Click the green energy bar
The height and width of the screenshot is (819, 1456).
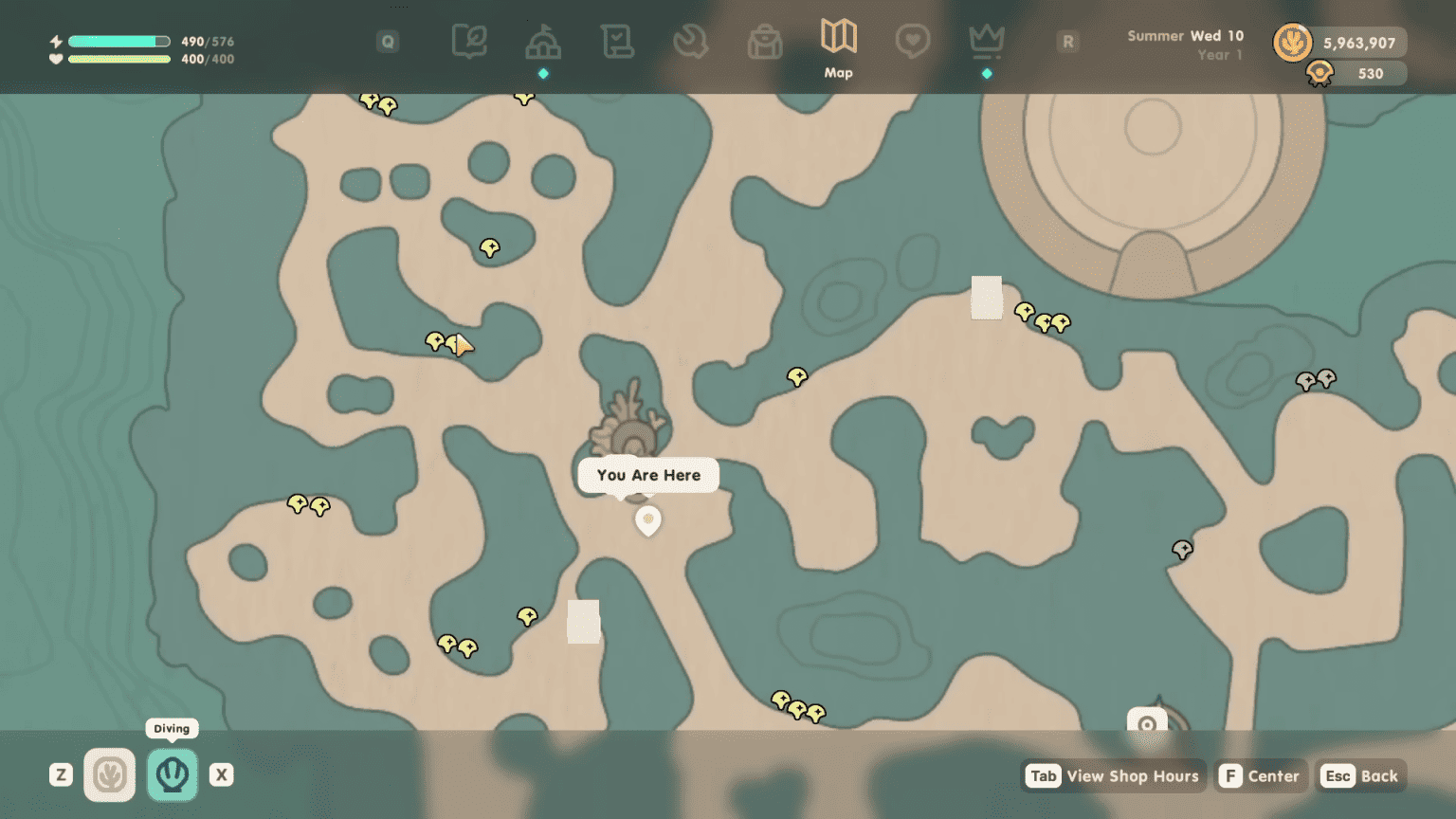(118, 42)
